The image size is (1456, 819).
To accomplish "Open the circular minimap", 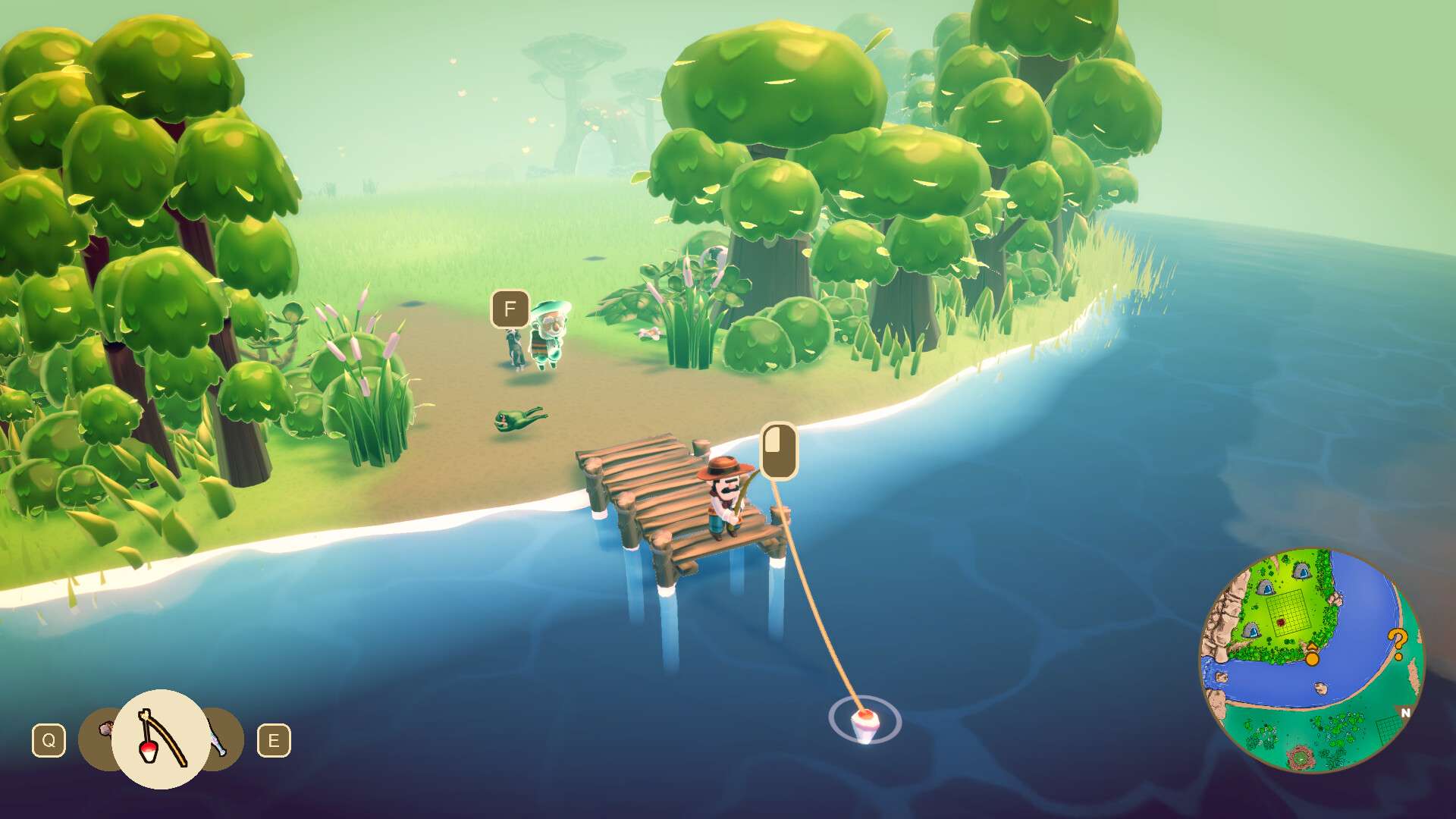I will click(x=1311, y=661).
